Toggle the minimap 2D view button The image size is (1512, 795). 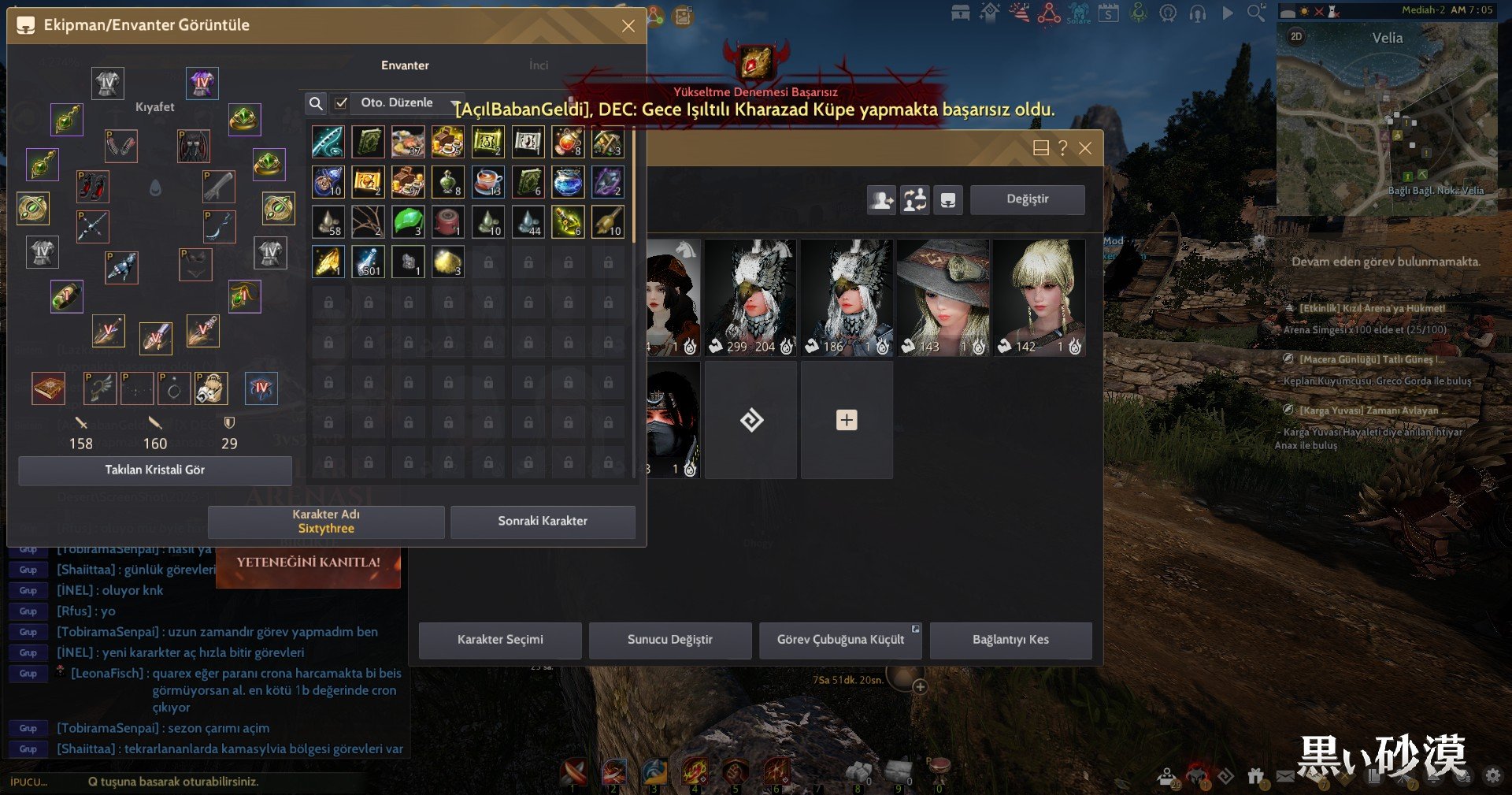point(1296,37)
